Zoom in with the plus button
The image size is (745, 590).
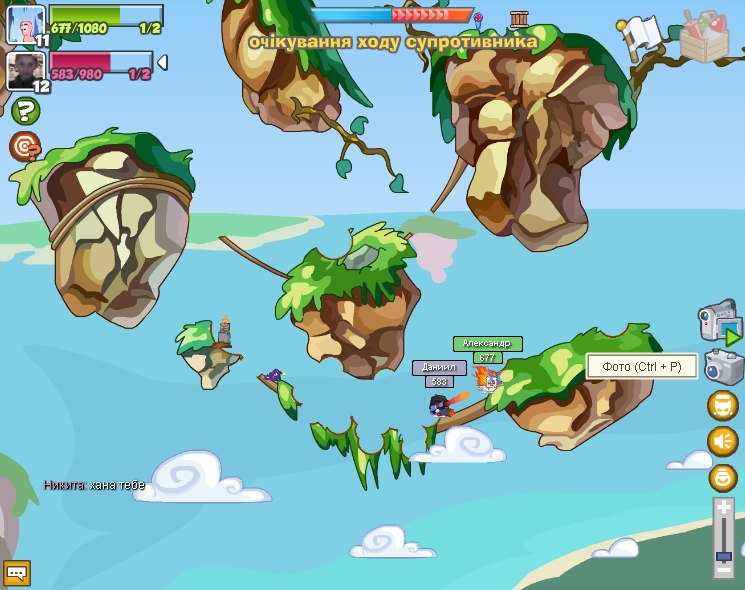(x=723, y=508)
